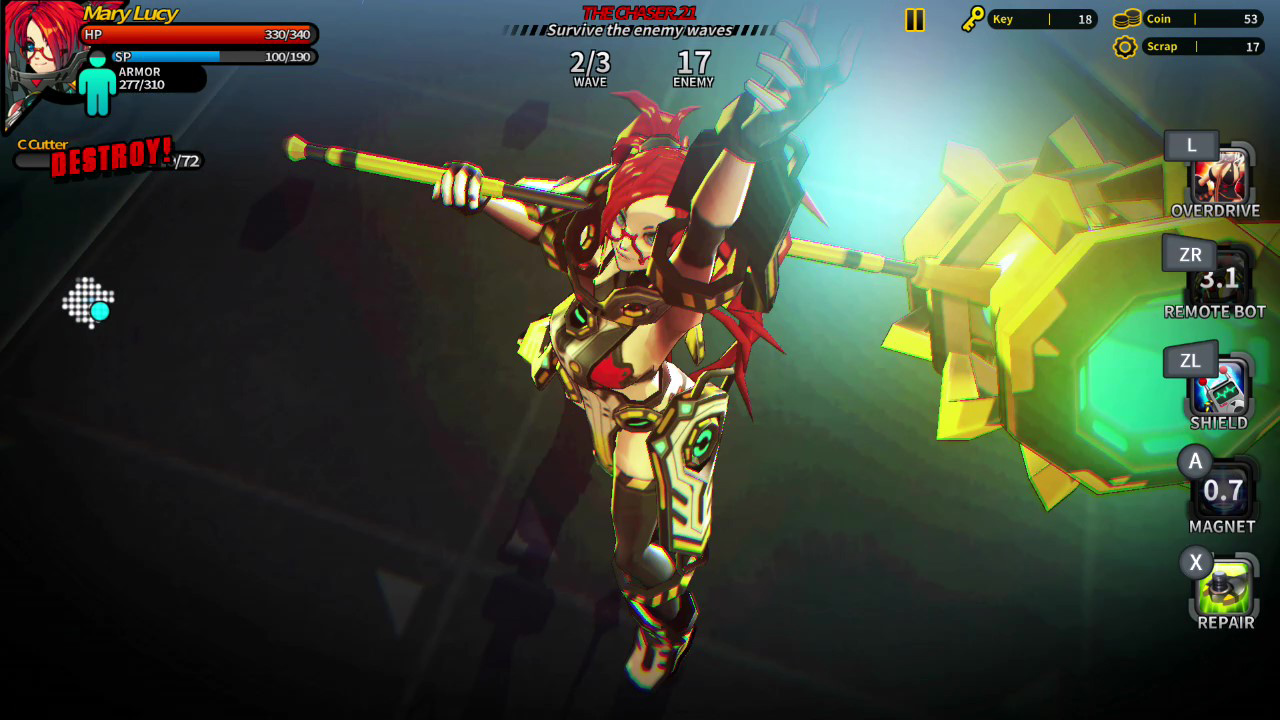This screenshot has width=1280, height=720.
Task: Use the Magnet skill icon
Action: click(x=1222, y=492)
